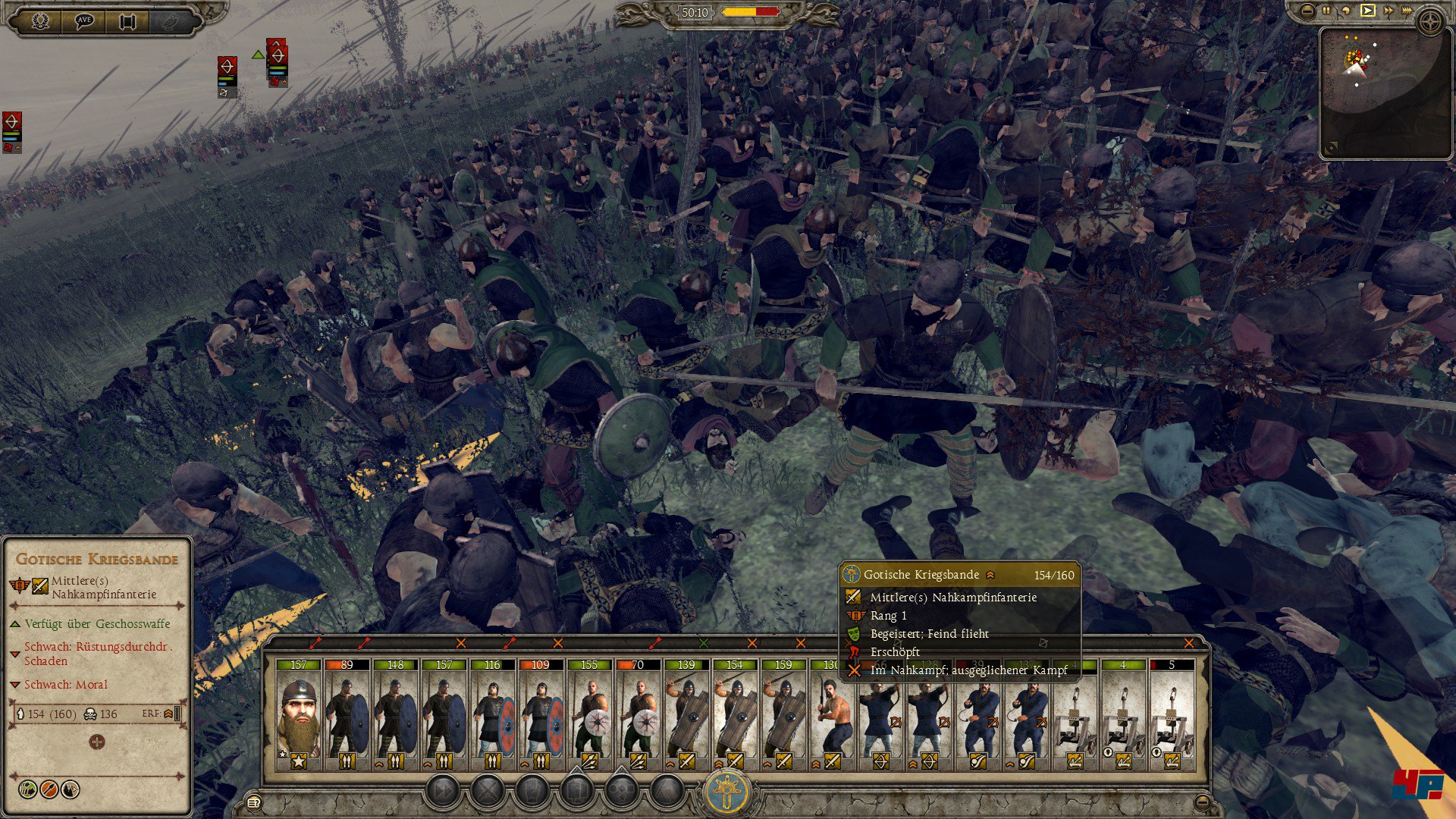Open the AVE chat bubble
1456x819 pixels.
tap(84, 20)
